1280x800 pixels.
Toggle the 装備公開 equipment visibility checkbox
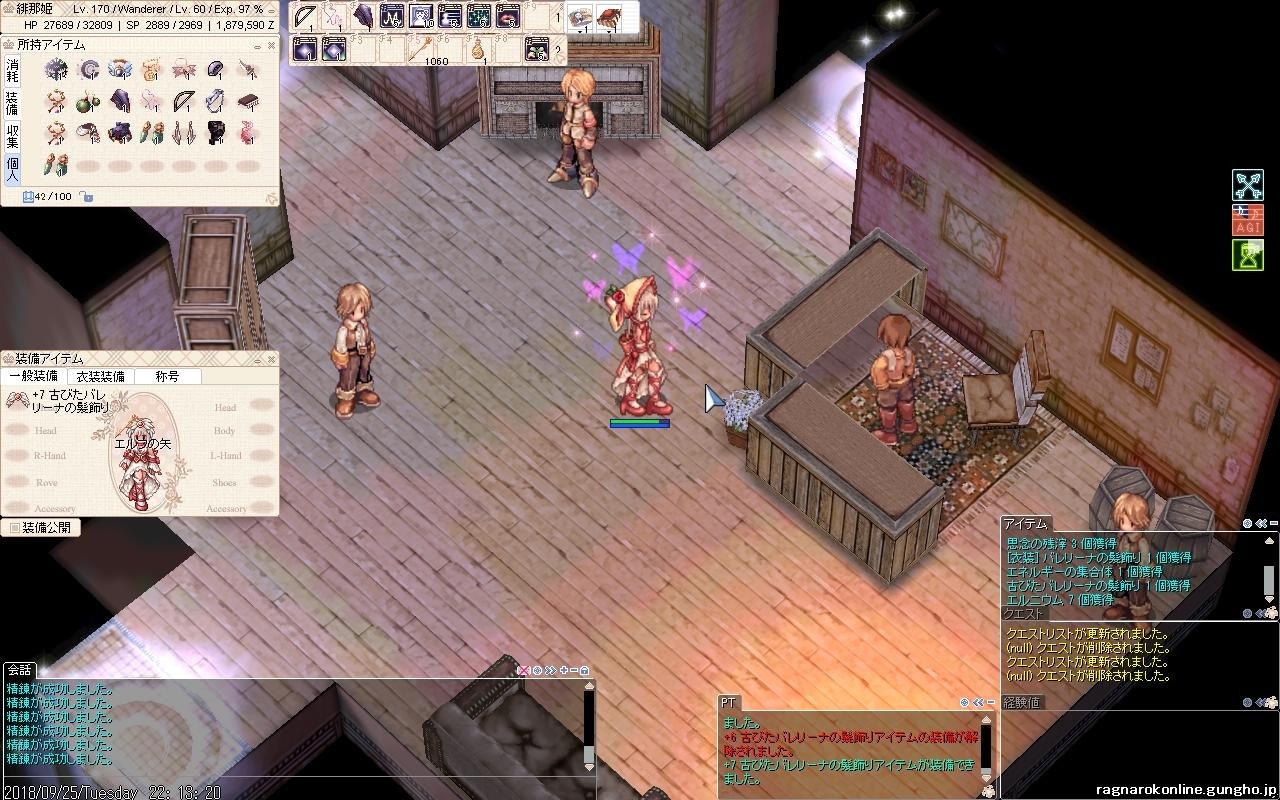[x=14, y=527]
